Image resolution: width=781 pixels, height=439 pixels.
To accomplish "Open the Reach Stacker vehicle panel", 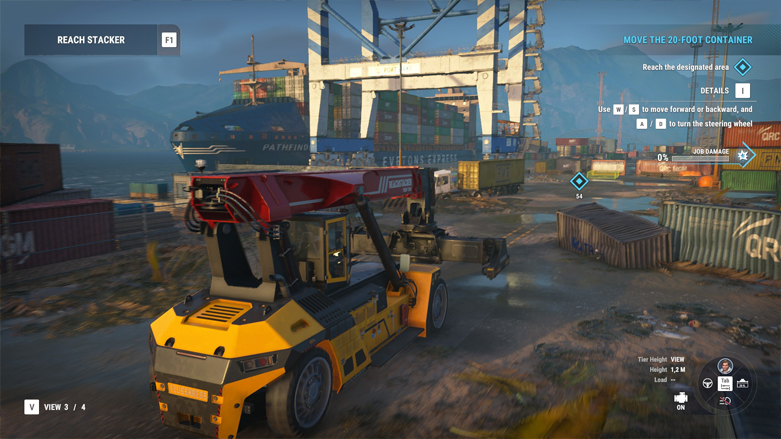I will 91,40.
